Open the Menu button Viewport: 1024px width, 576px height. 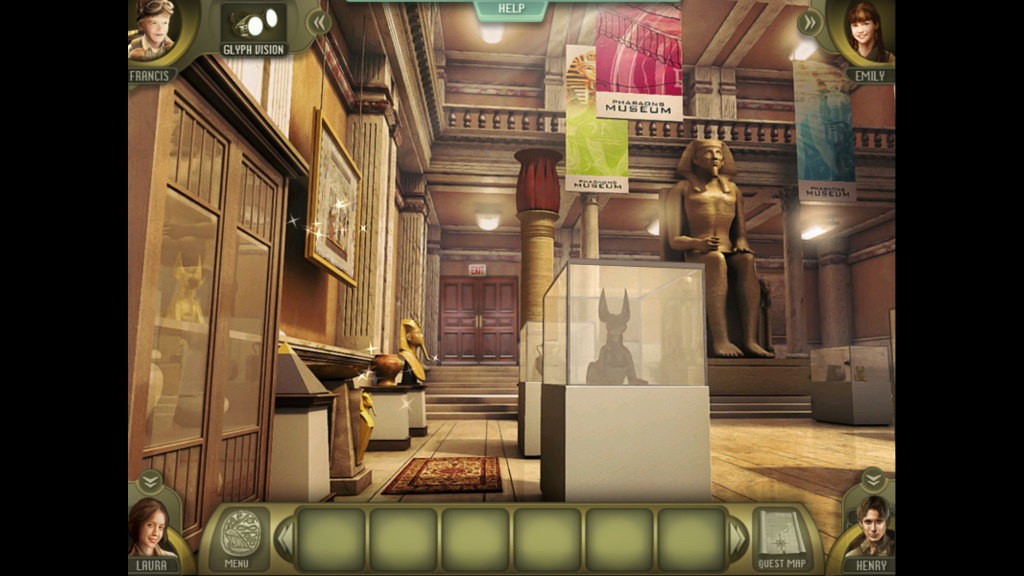click(x=239, y=537)
